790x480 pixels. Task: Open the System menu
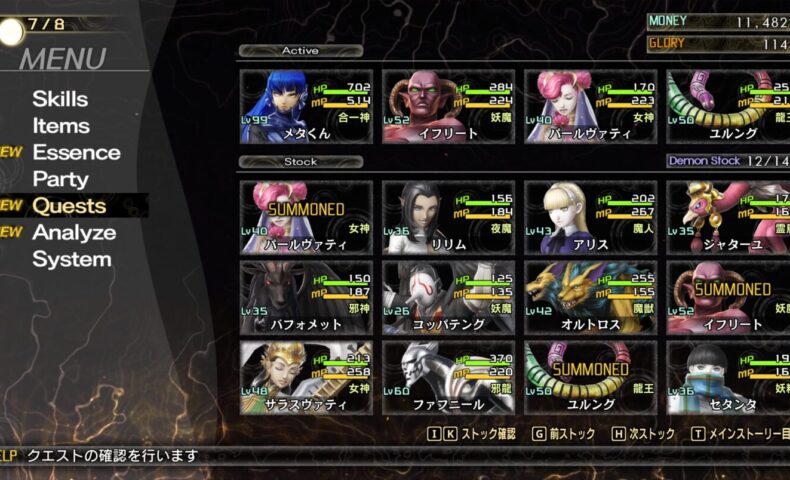click(72, 260)
